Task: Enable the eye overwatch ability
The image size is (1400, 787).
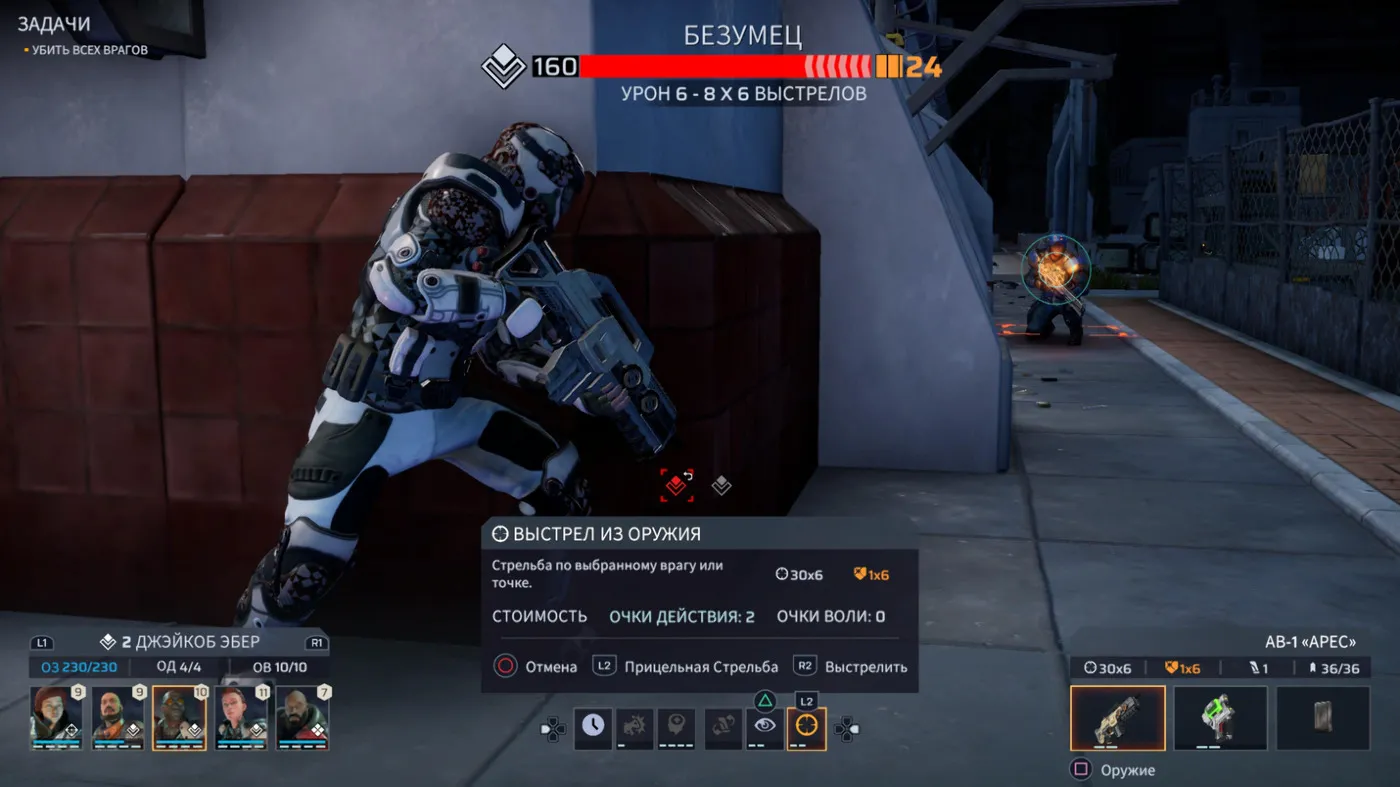Action: (765, 727)
